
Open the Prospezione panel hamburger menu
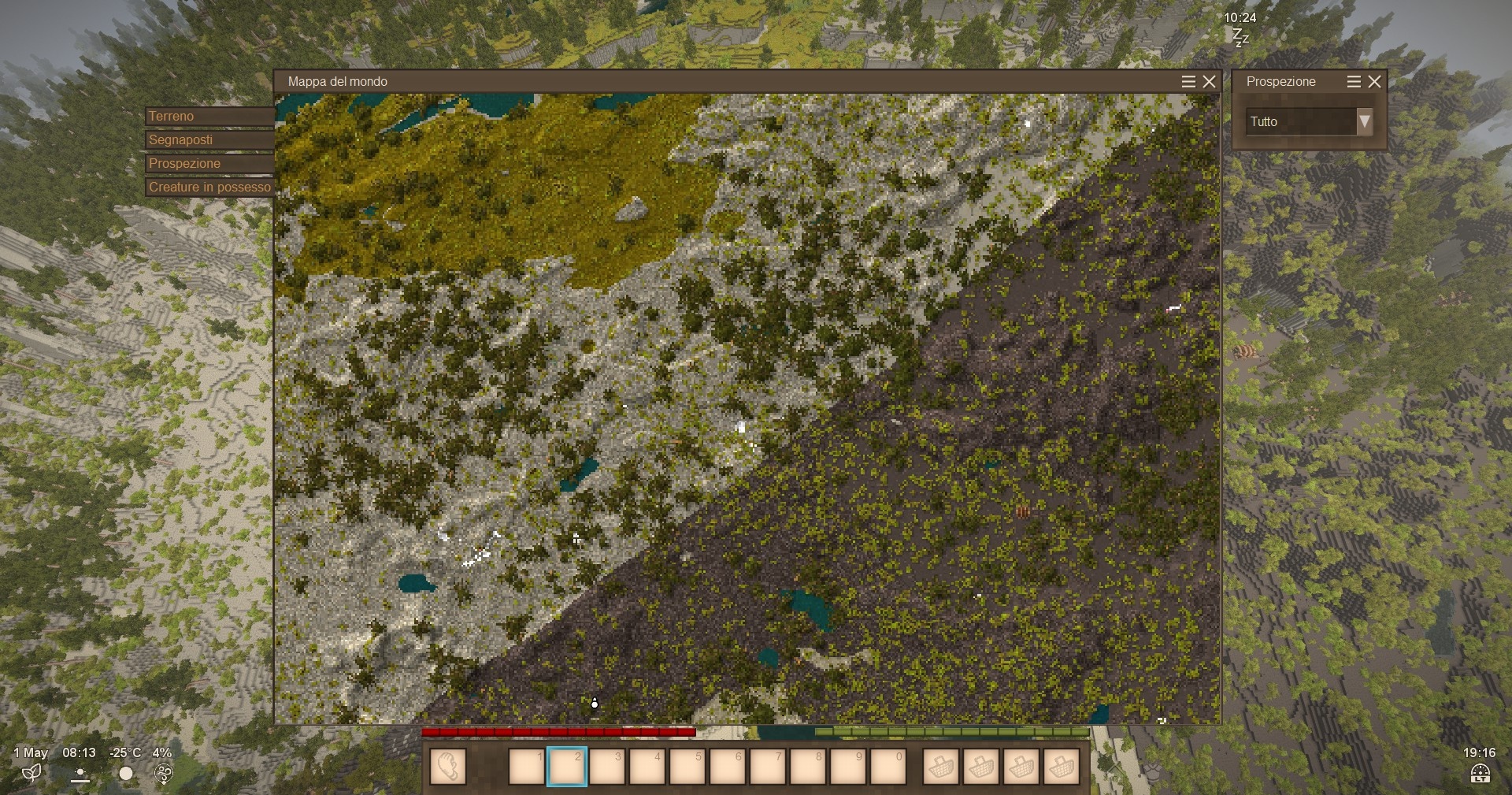coord(1354,82)
